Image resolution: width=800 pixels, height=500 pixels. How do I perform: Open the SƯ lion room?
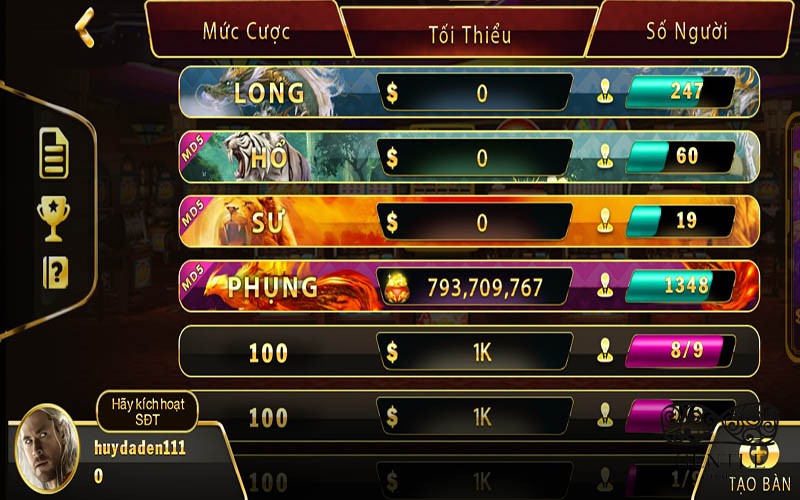click(x=469, y=221)
